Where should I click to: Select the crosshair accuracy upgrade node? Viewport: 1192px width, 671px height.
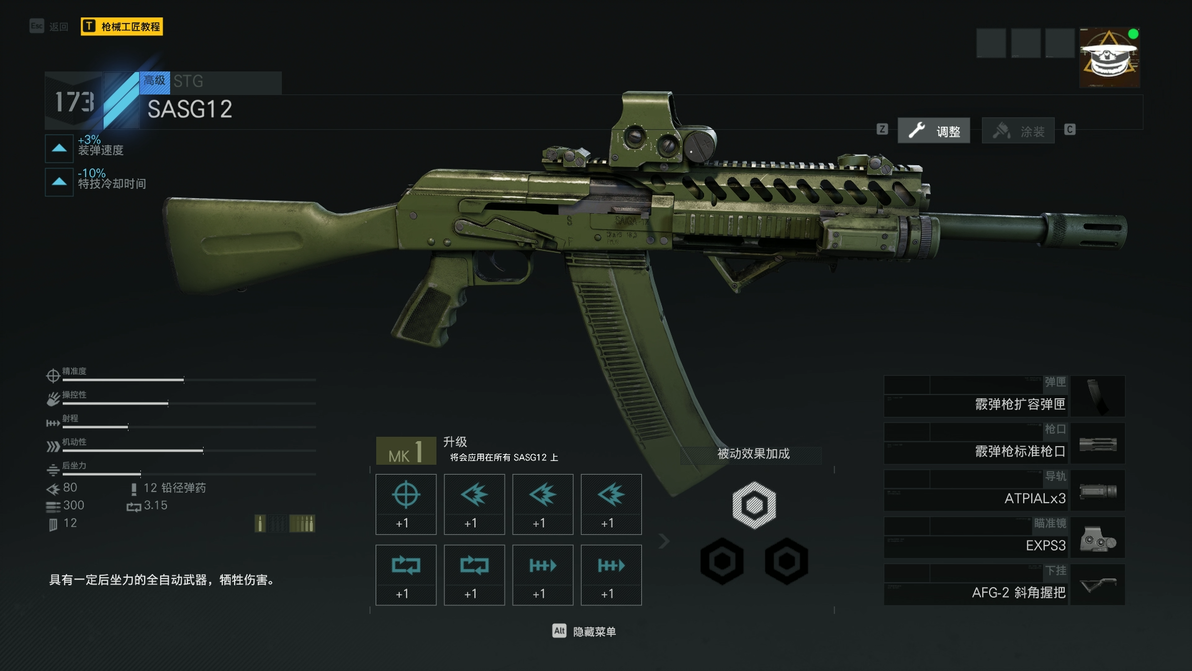pos(406,504)
